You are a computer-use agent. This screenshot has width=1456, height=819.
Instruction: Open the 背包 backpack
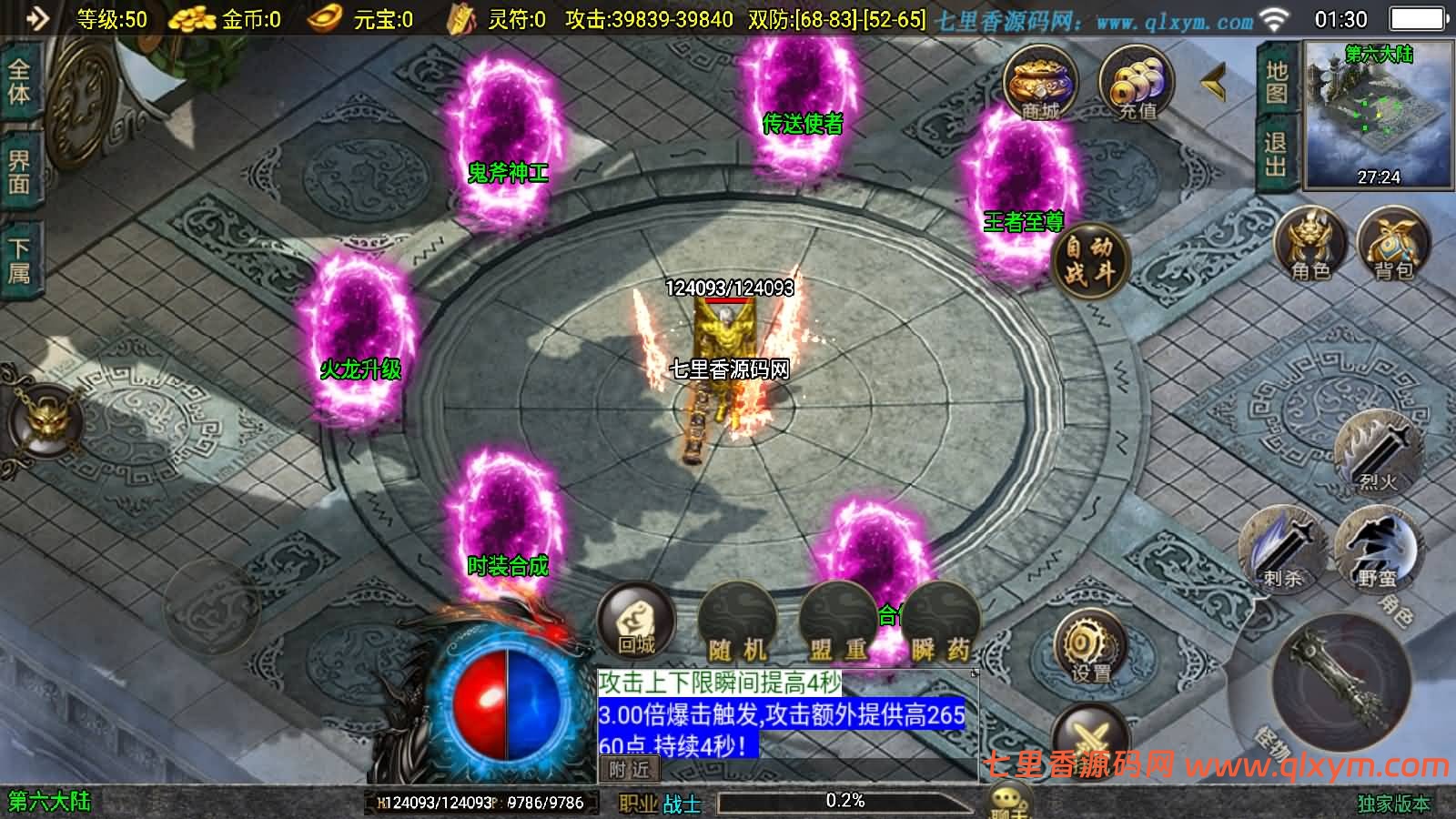tap(1393, 246)
